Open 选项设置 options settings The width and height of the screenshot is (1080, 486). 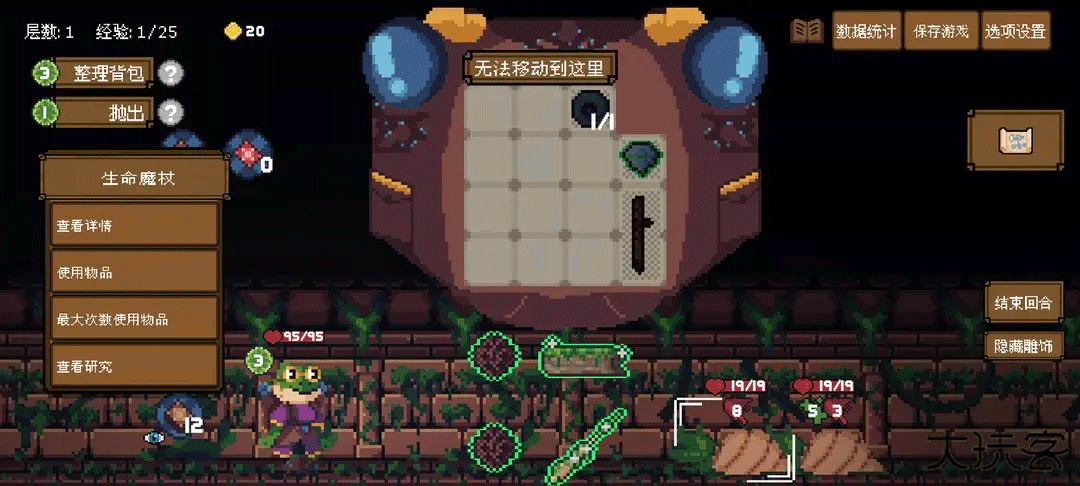pyautogui.click(x=1015, y=31)
